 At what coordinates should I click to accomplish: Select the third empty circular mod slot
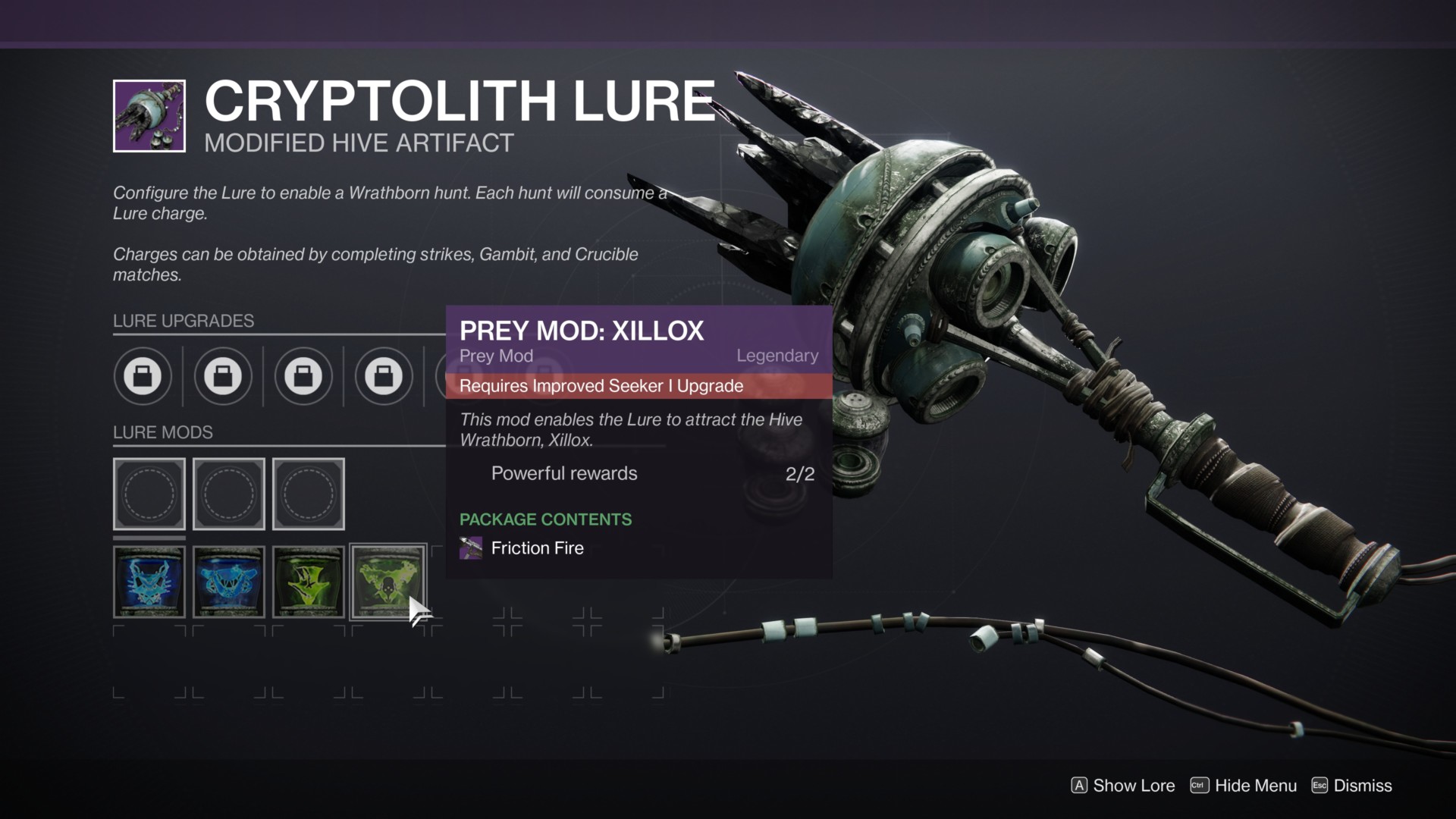pos(309,494)
